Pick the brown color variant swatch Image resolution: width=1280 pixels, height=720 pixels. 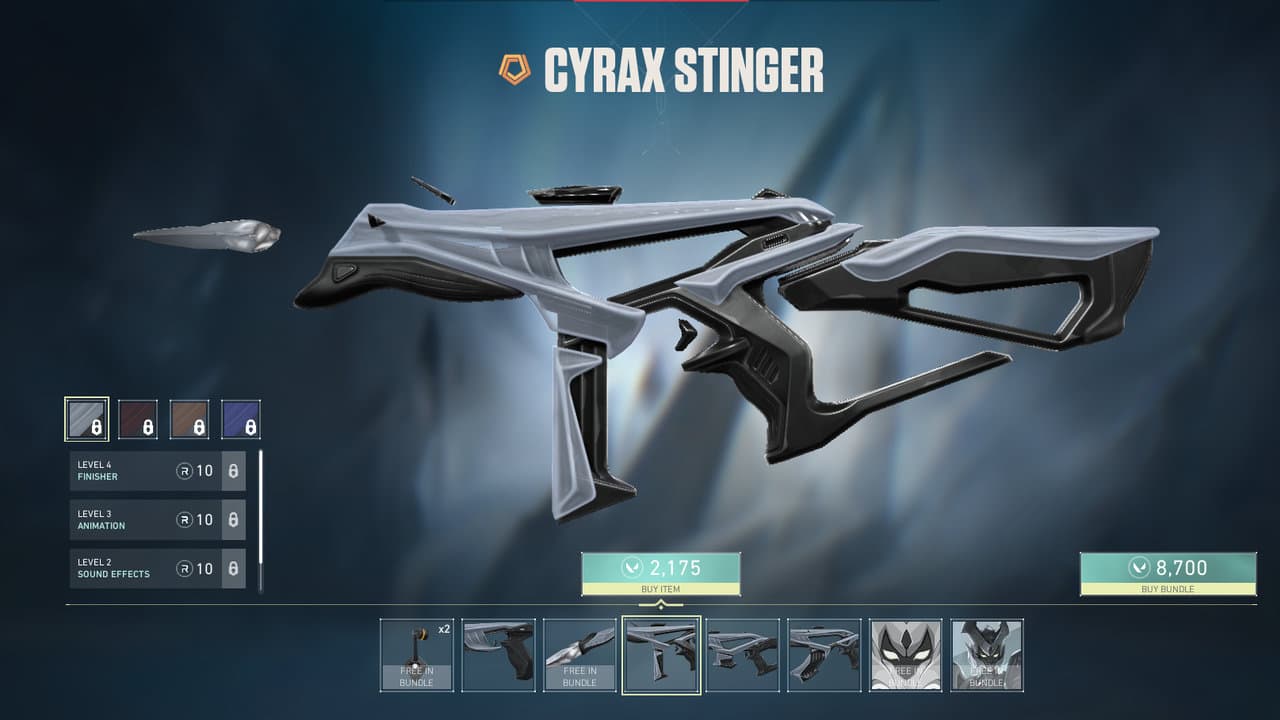click(x=189, y=419)
